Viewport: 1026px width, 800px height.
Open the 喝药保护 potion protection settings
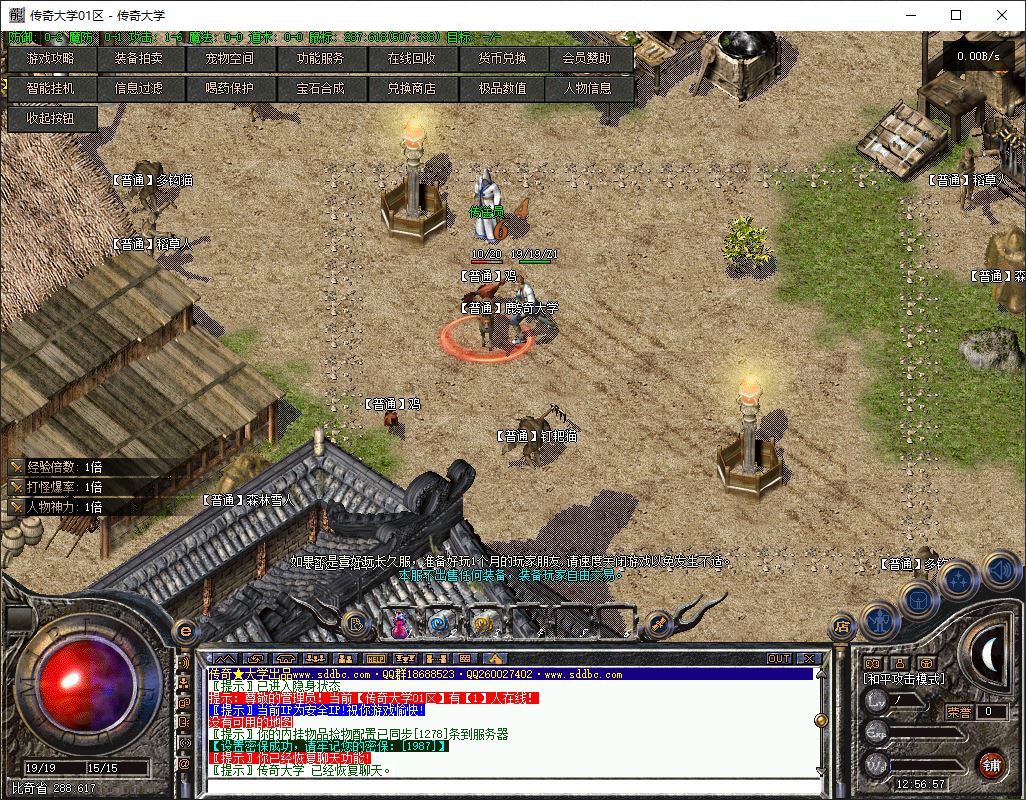tap(230, 88)
